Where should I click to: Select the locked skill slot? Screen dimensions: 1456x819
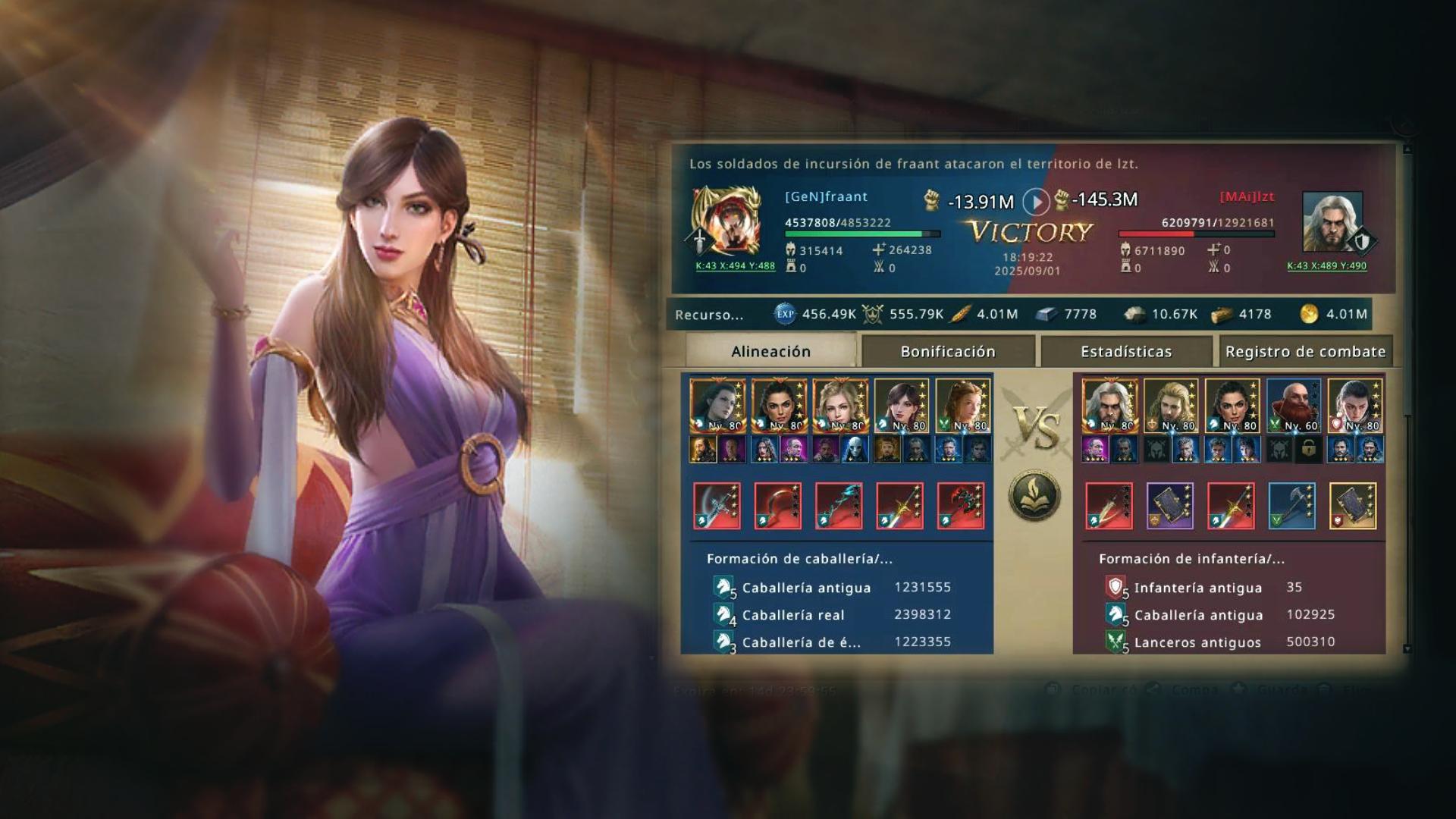coord(1308,450)
